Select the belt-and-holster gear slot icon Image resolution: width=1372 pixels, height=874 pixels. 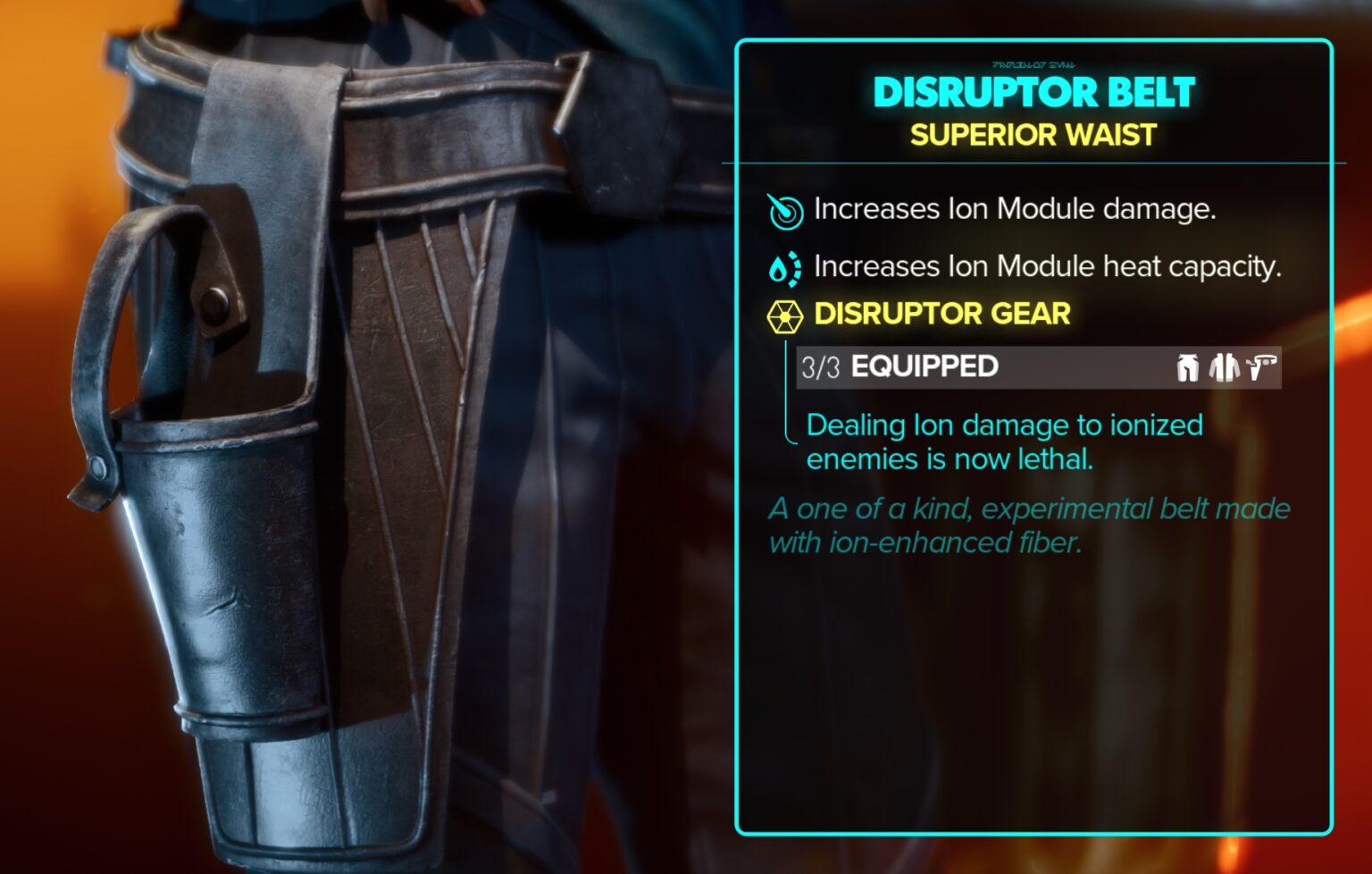pyautogui.click(x=1259, y=366)
